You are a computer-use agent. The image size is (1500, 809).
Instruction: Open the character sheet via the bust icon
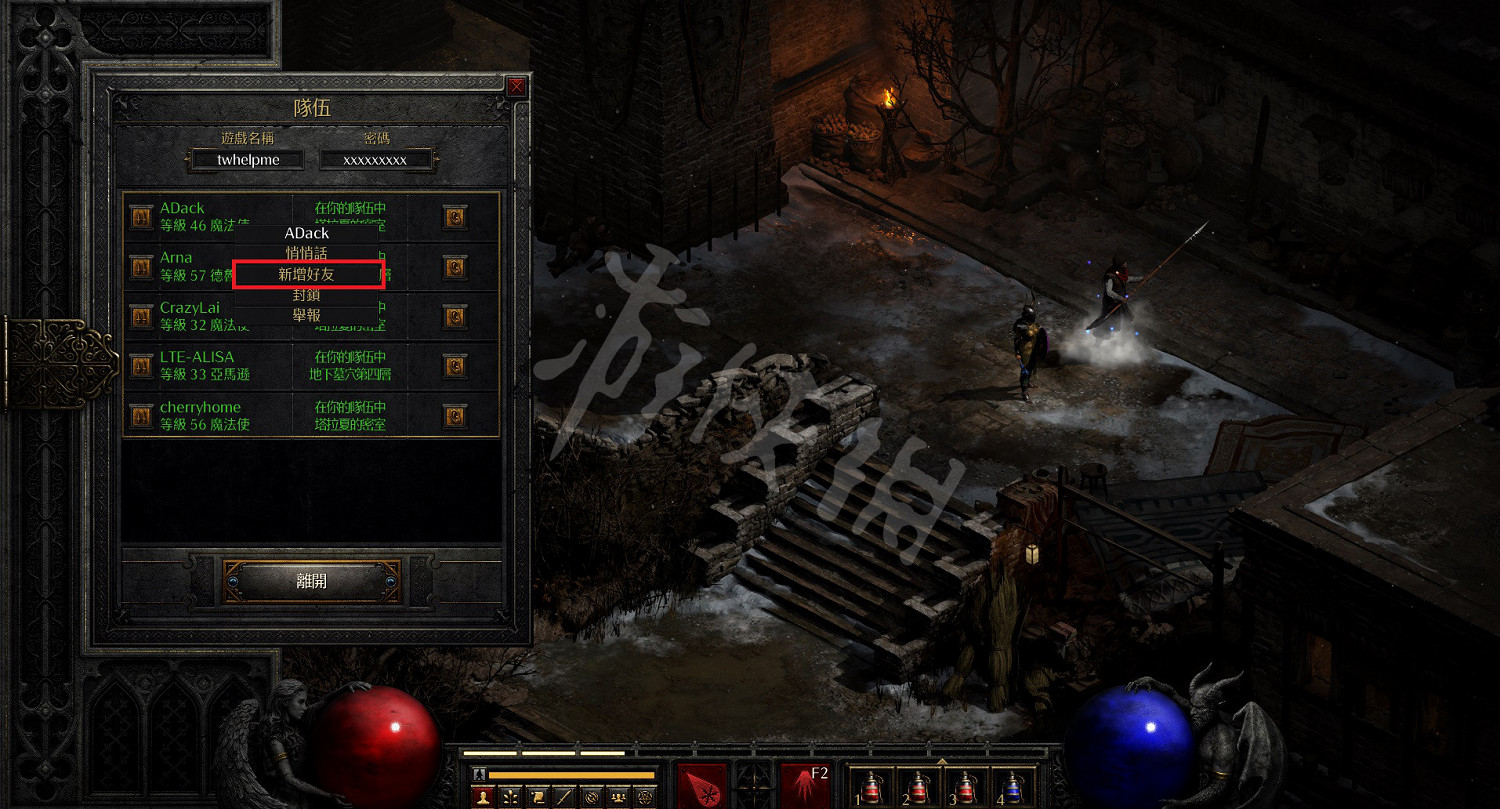click(484, 797)
